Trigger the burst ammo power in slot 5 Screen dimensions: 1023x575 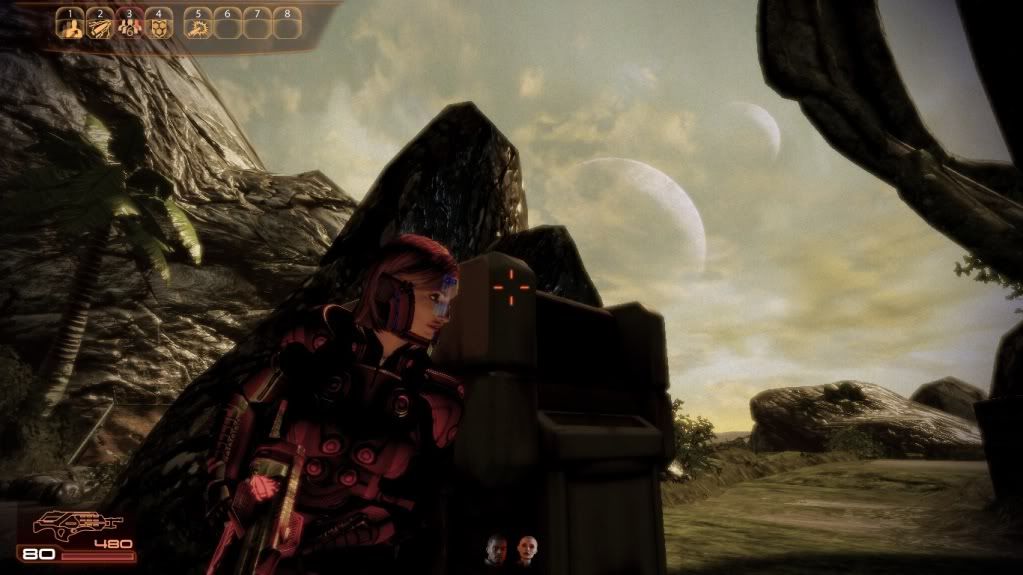coord(198,26)
